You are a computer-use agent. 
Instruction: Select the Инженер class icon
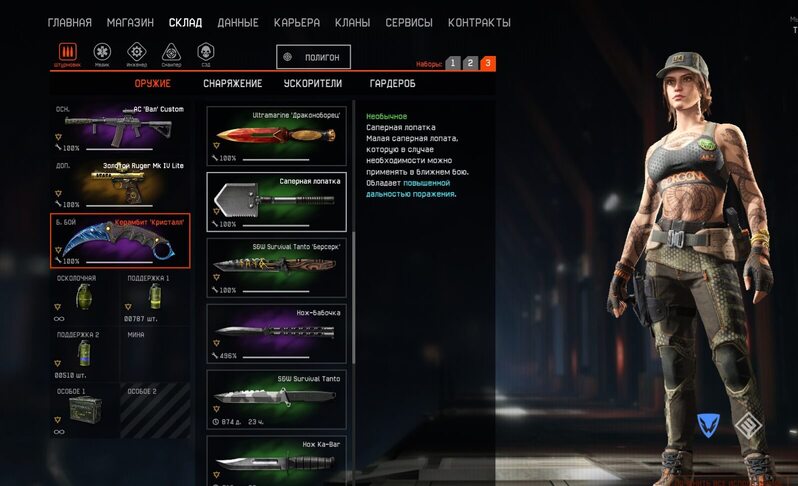click(137, 53)
